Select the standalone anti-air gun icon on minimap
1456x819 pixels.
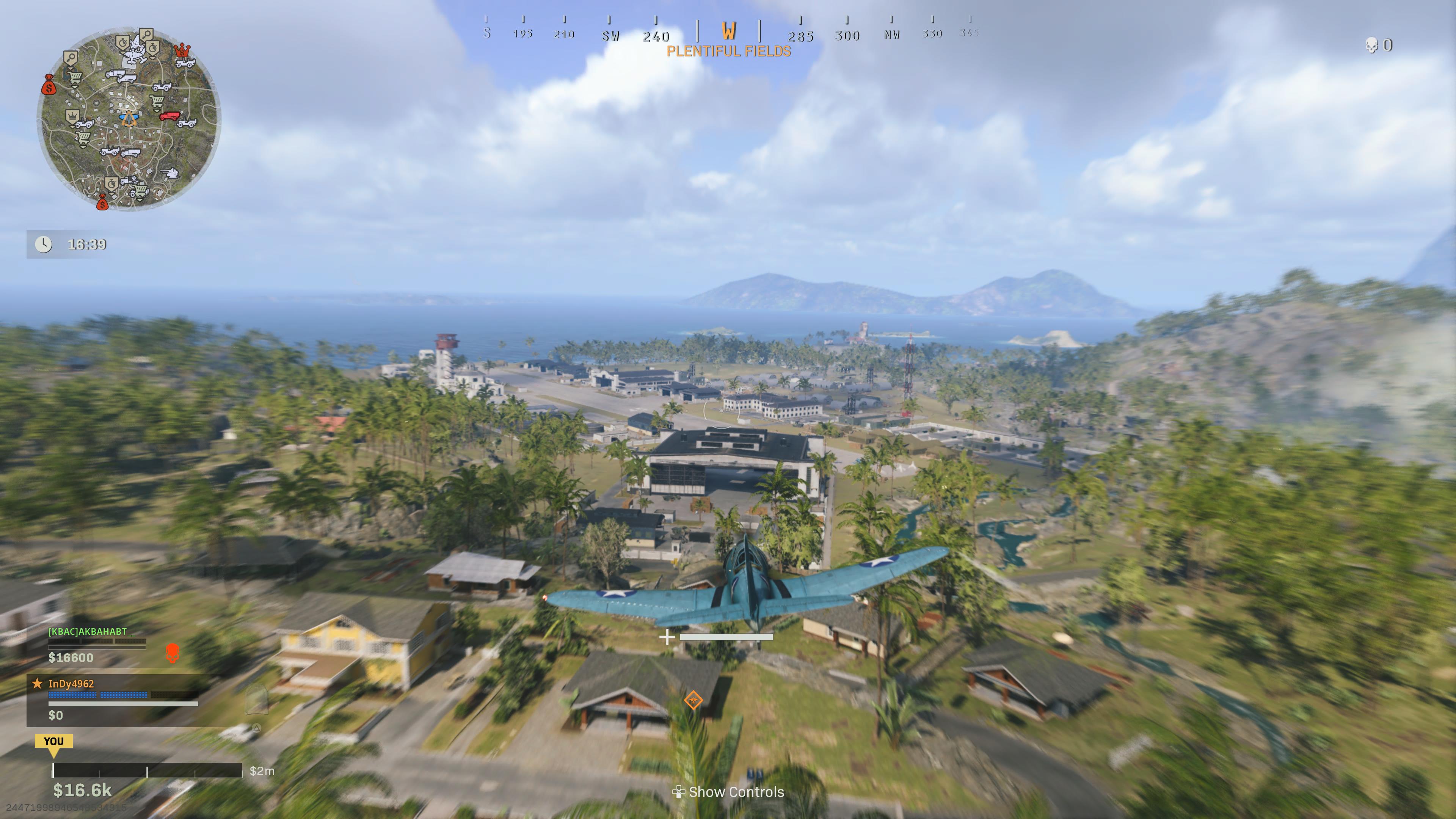click(170, 173)
